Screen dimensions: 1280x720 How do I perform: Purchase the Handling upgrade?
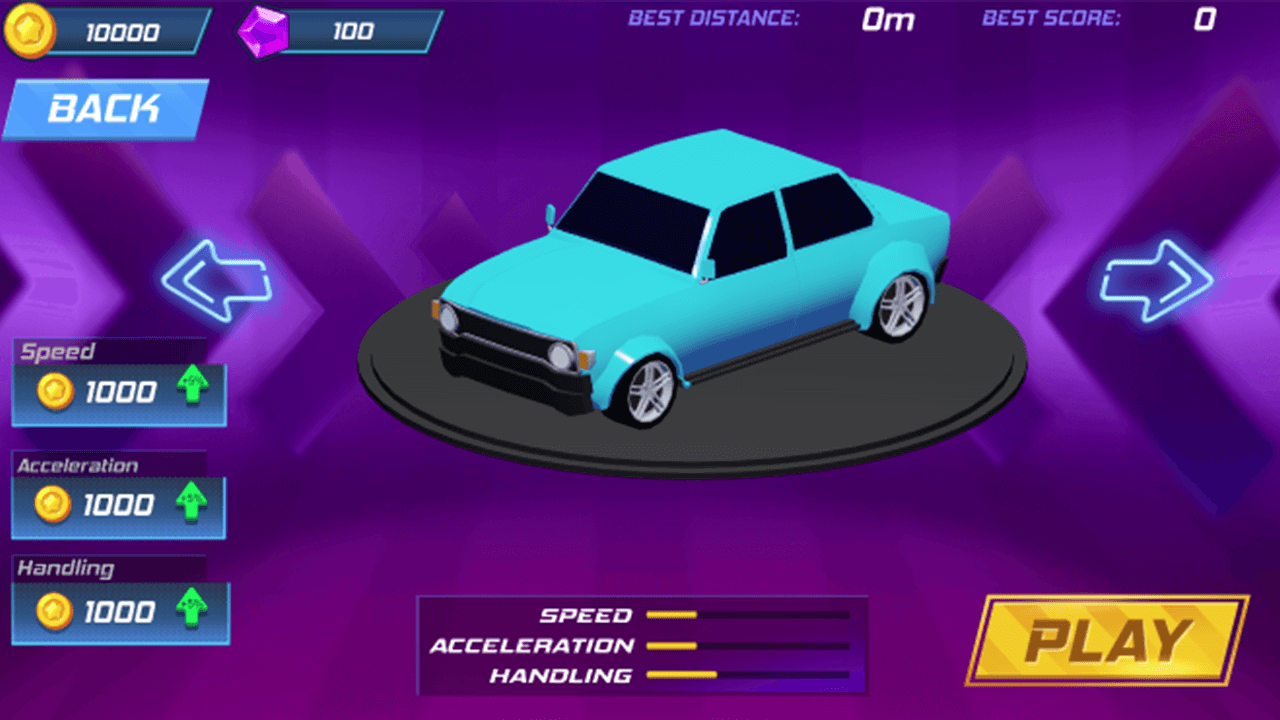point(120,611)
